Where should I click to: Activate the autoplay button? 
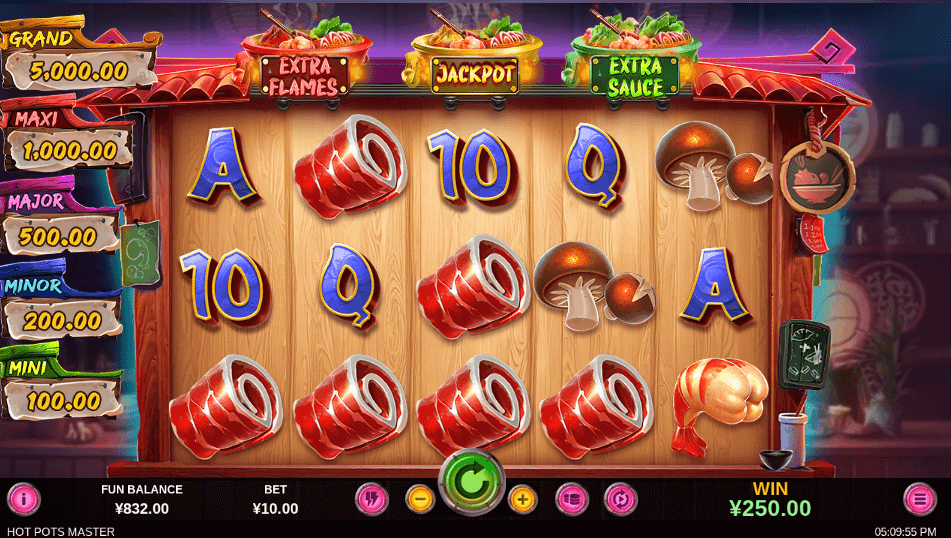620,498
